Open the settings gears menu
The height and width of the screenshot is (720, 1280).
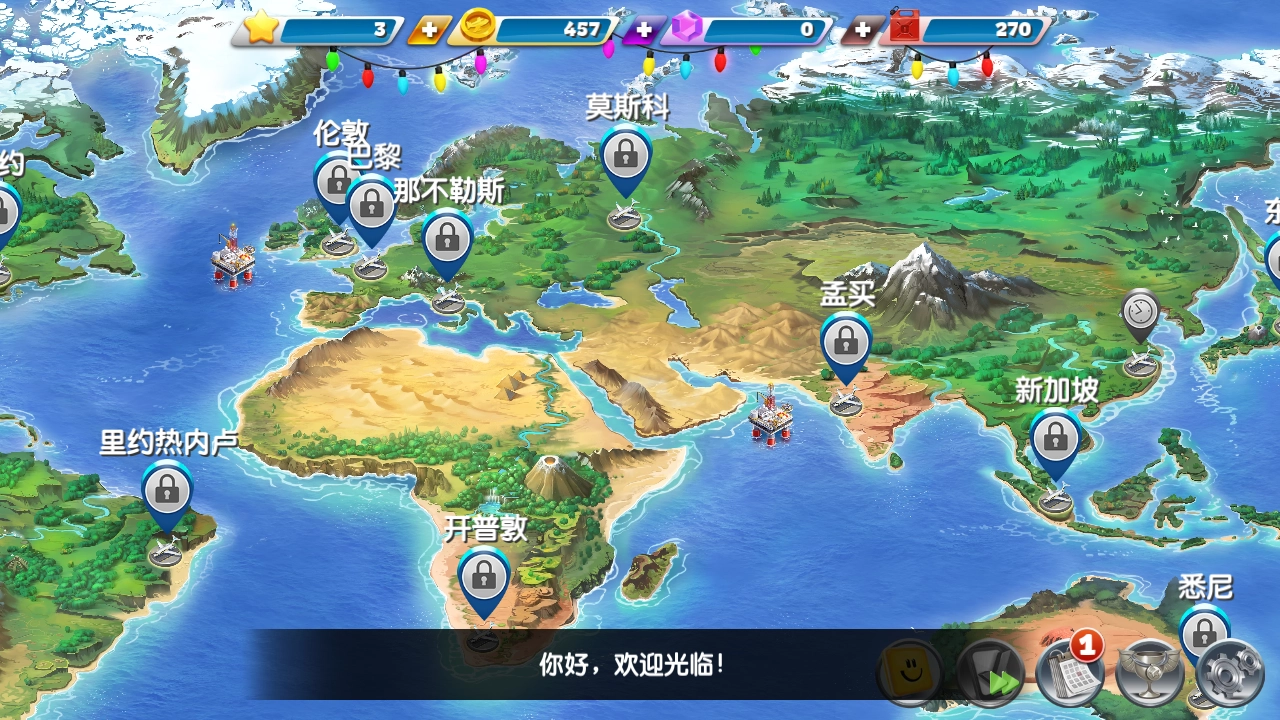1230,674
